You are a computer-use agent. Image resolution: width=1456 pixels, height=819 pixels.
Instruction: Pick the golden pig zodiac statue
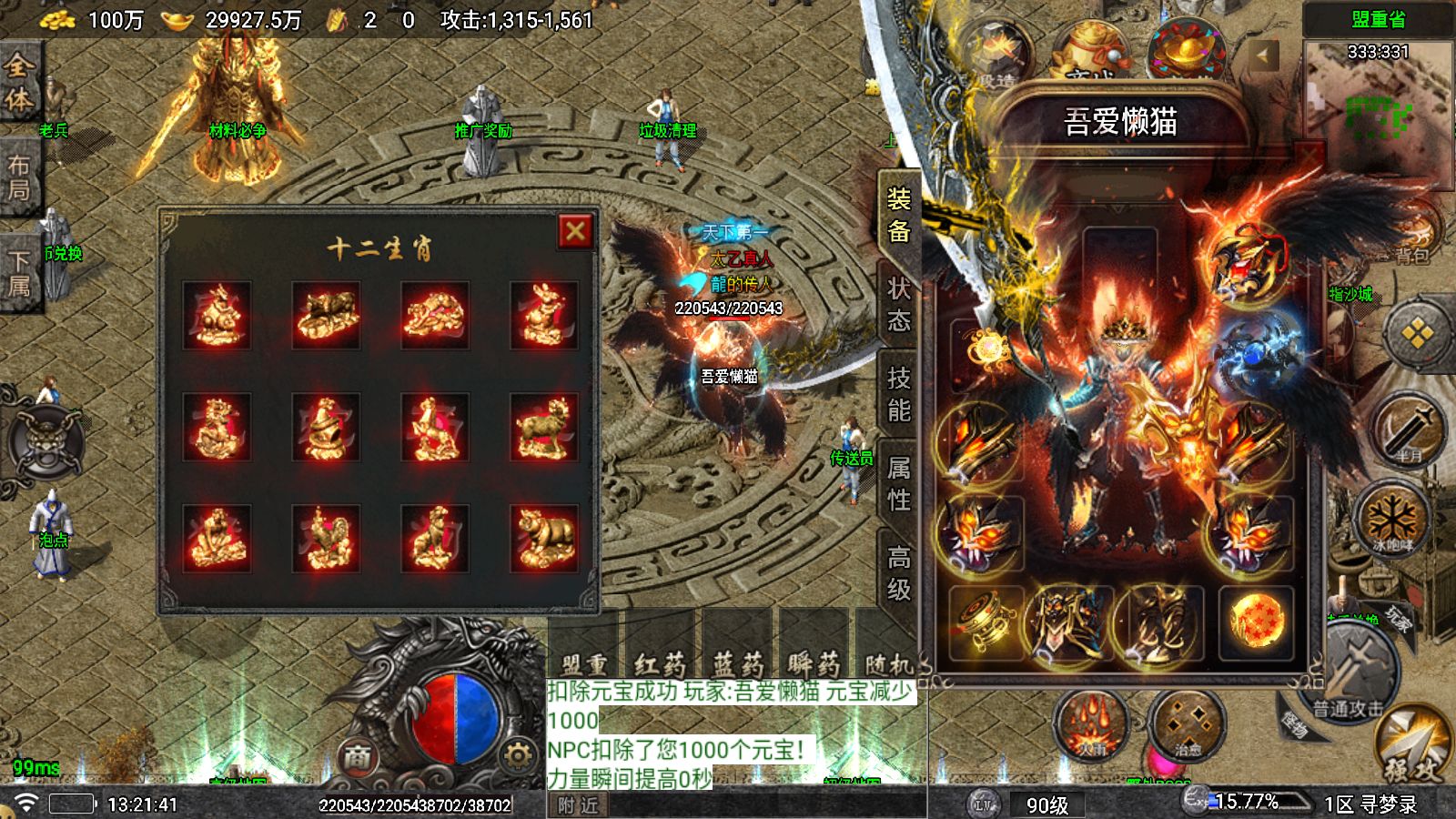click(x=543, y=538)
